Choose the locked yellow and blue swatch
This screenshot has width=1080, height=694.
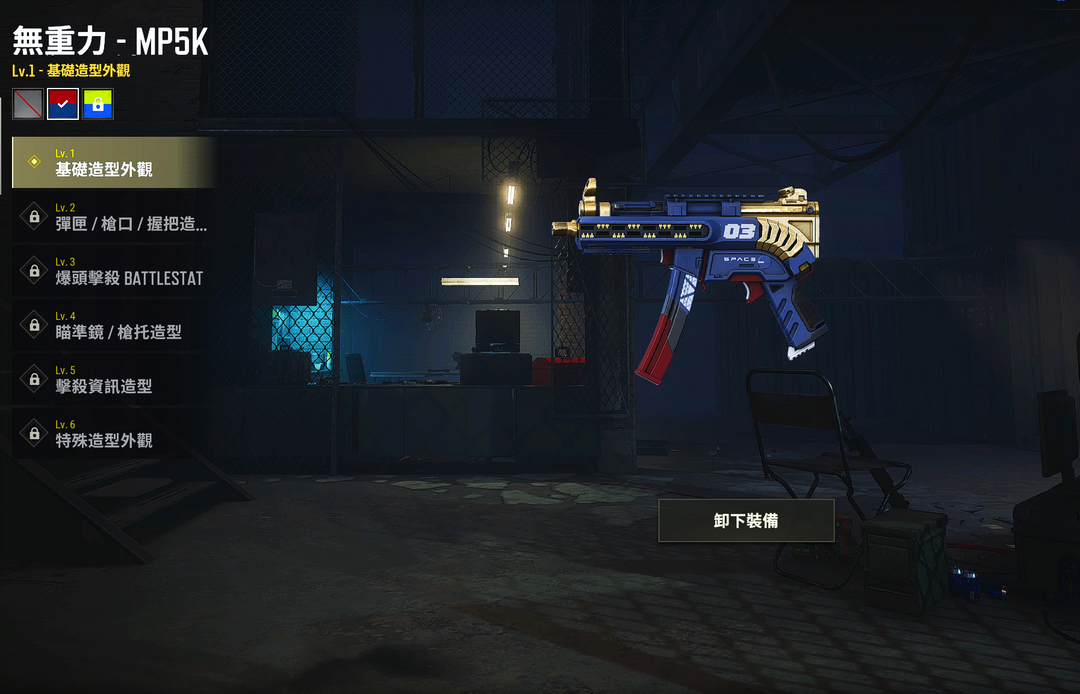click(x=98, y=104)
